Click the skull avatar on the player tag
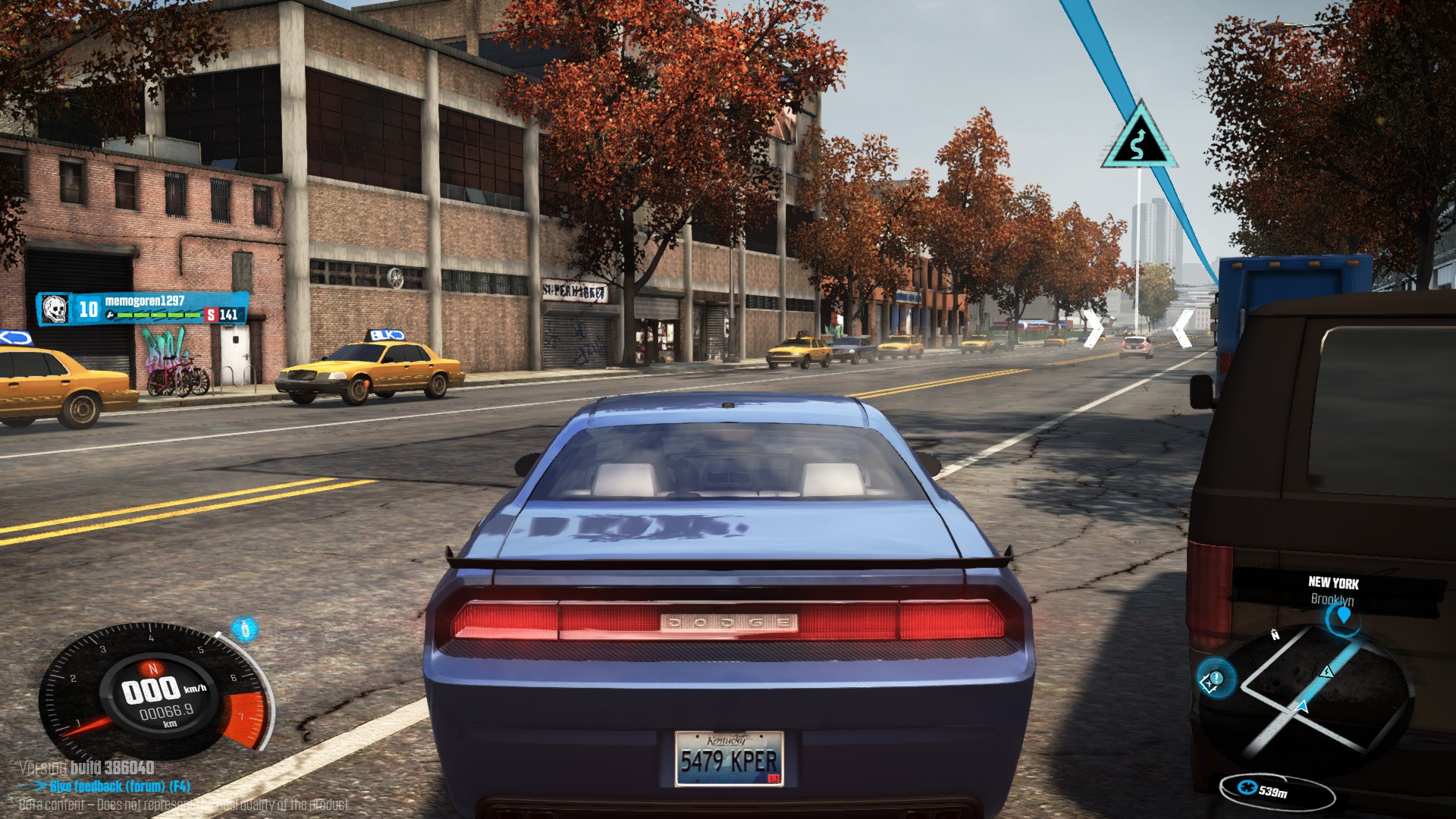Screen dimensions: 1456x819 point(54,309)
